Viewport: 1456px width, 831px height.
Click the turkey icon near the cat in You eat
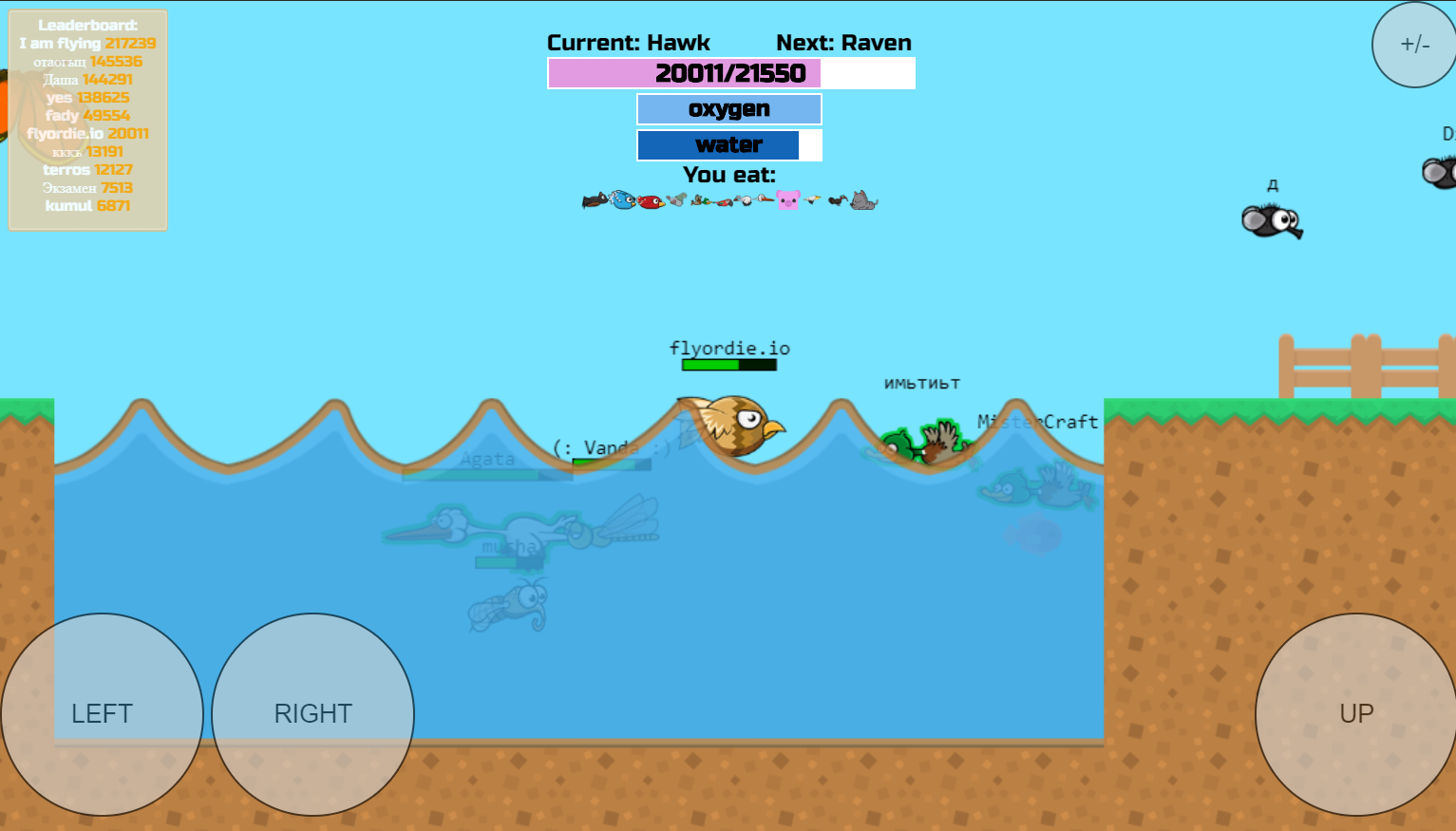point(836,200)
